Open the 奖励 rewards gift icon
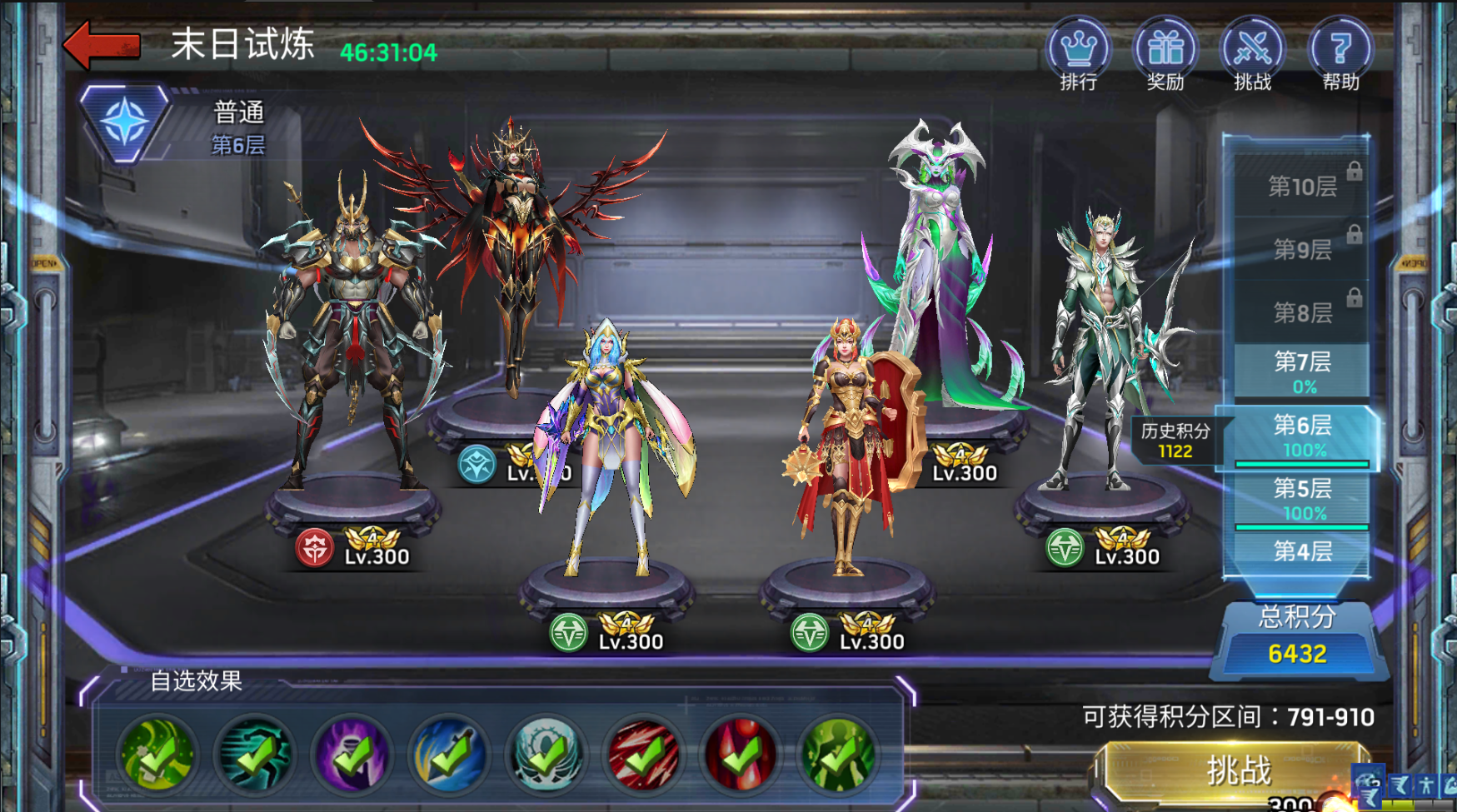The width and height of the screenshot is (1457, 812). 1165,53
